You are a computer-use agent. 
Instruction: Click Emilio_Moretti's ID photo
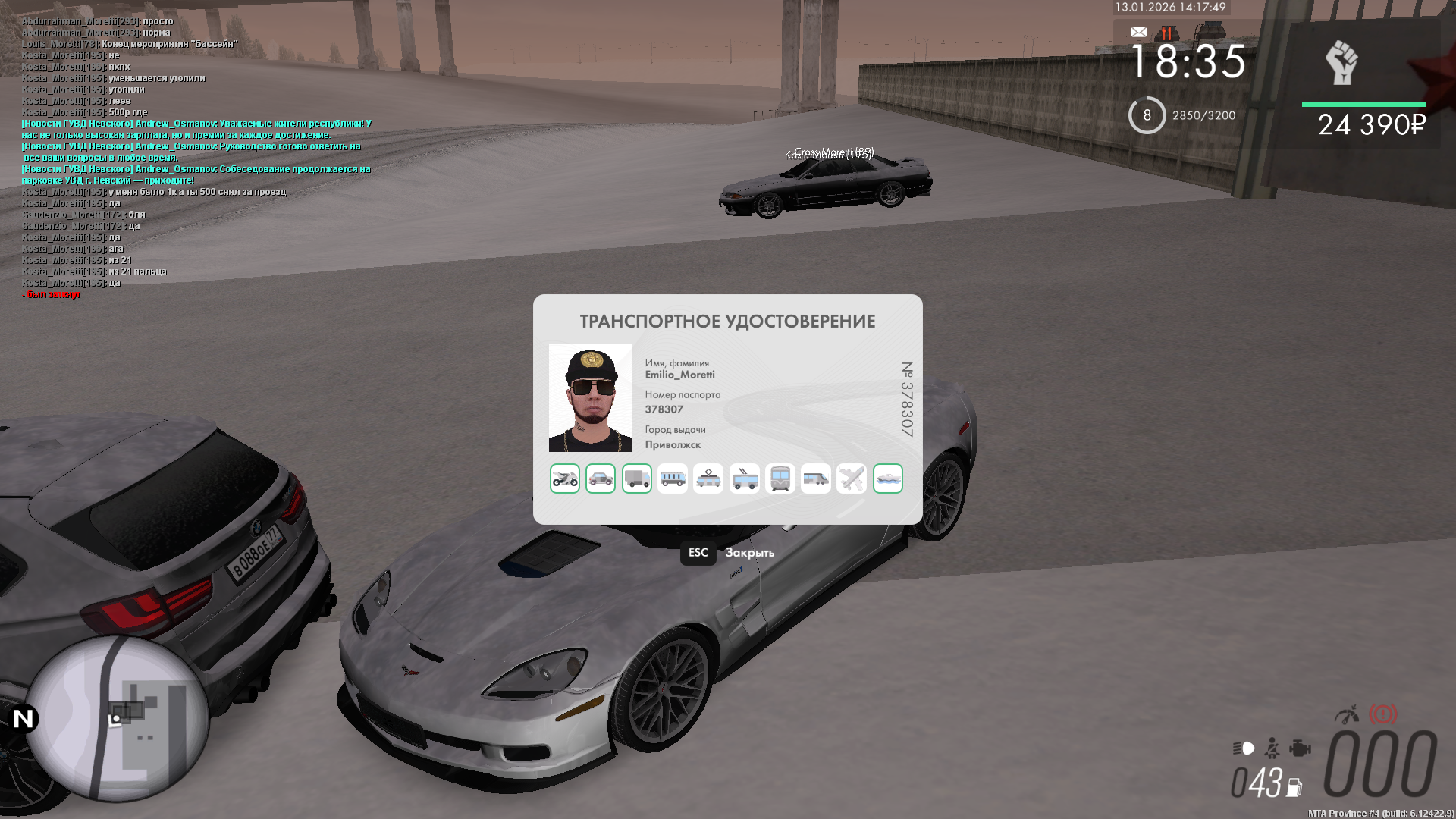click(591, 398)
